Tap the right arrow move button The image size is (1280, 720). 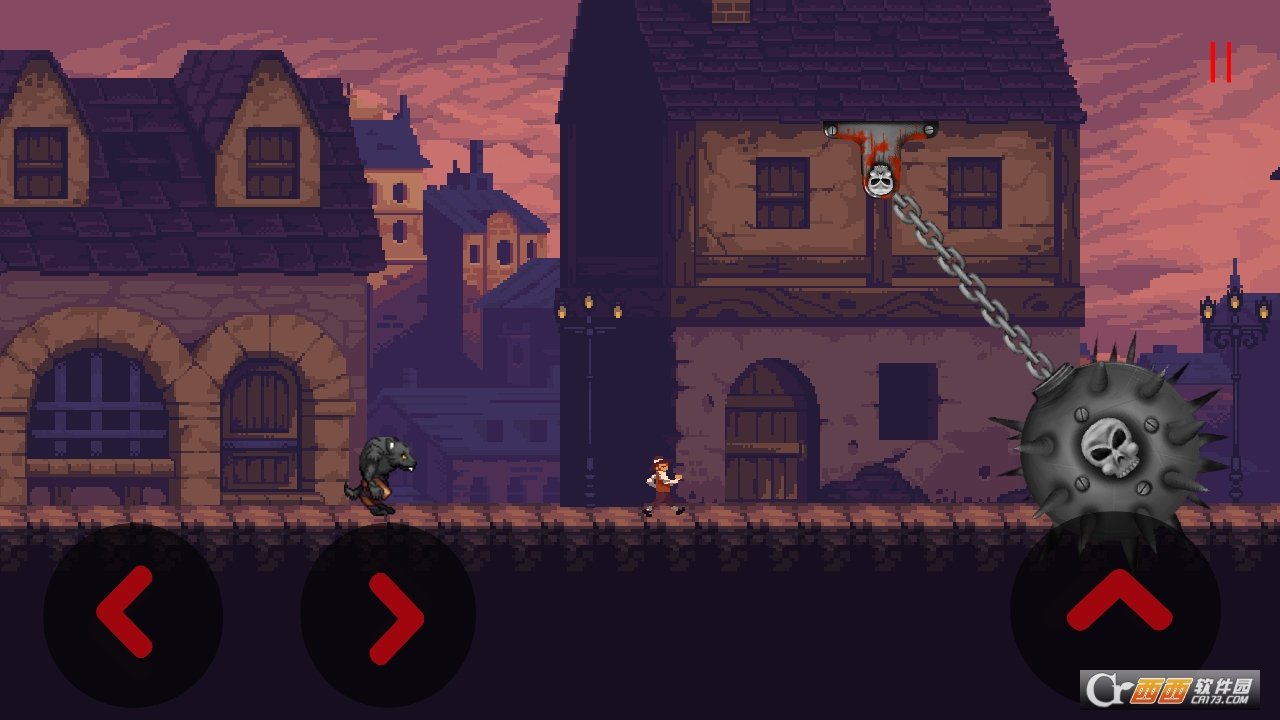pos(389,616)
